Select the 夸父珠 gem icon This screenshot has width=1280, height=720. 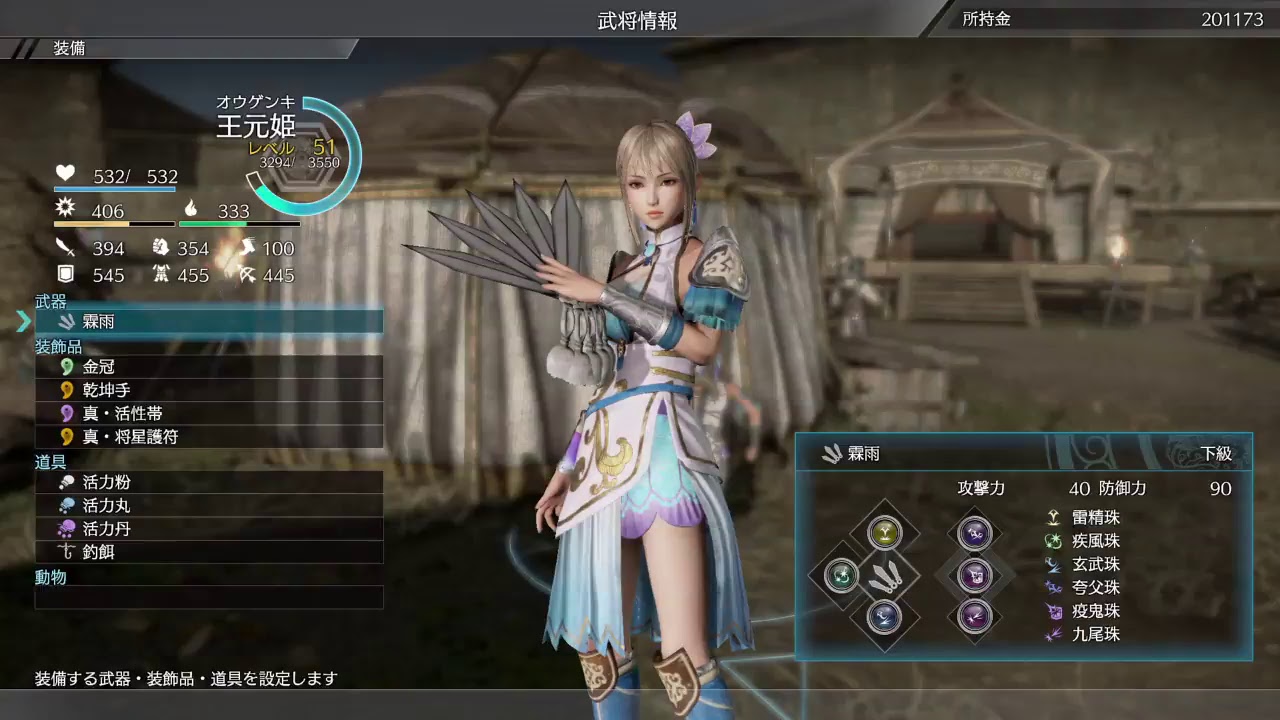[x=1051, y=588]
